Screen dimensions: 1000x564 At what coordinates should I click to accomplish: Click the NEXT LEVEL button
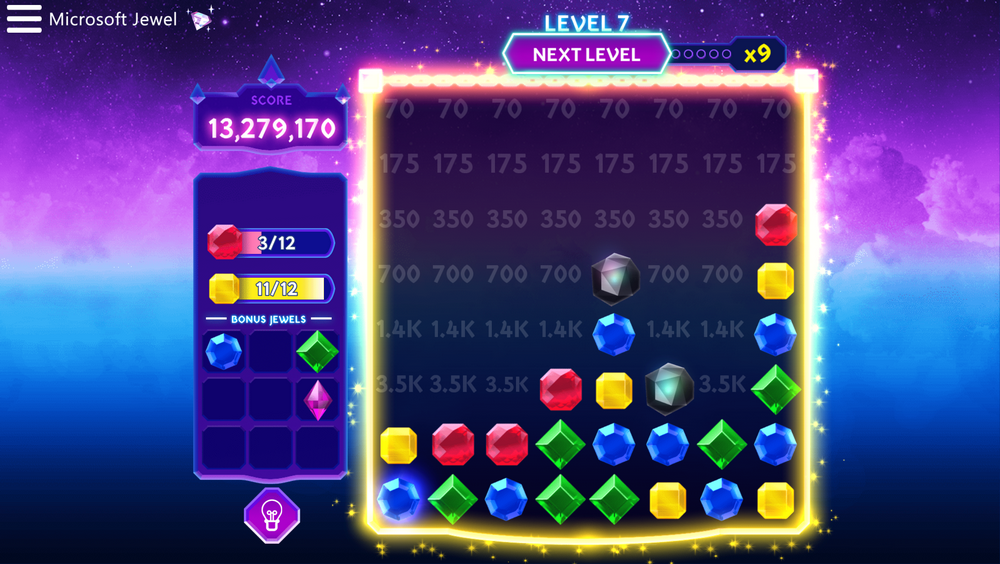tap(586, 54)
